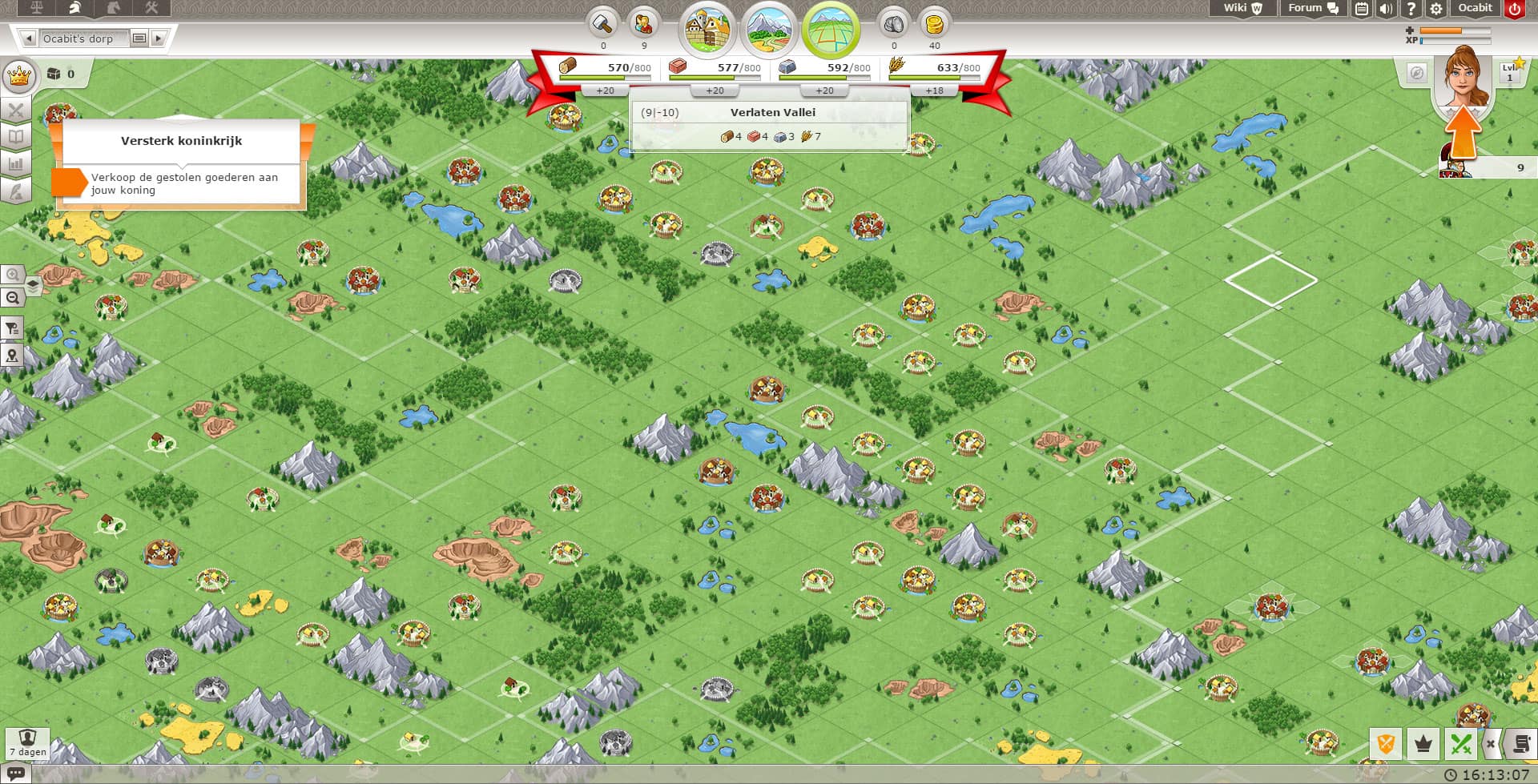
Task: Open the reports book icon in left sidebar
Action: click(16, 136)
